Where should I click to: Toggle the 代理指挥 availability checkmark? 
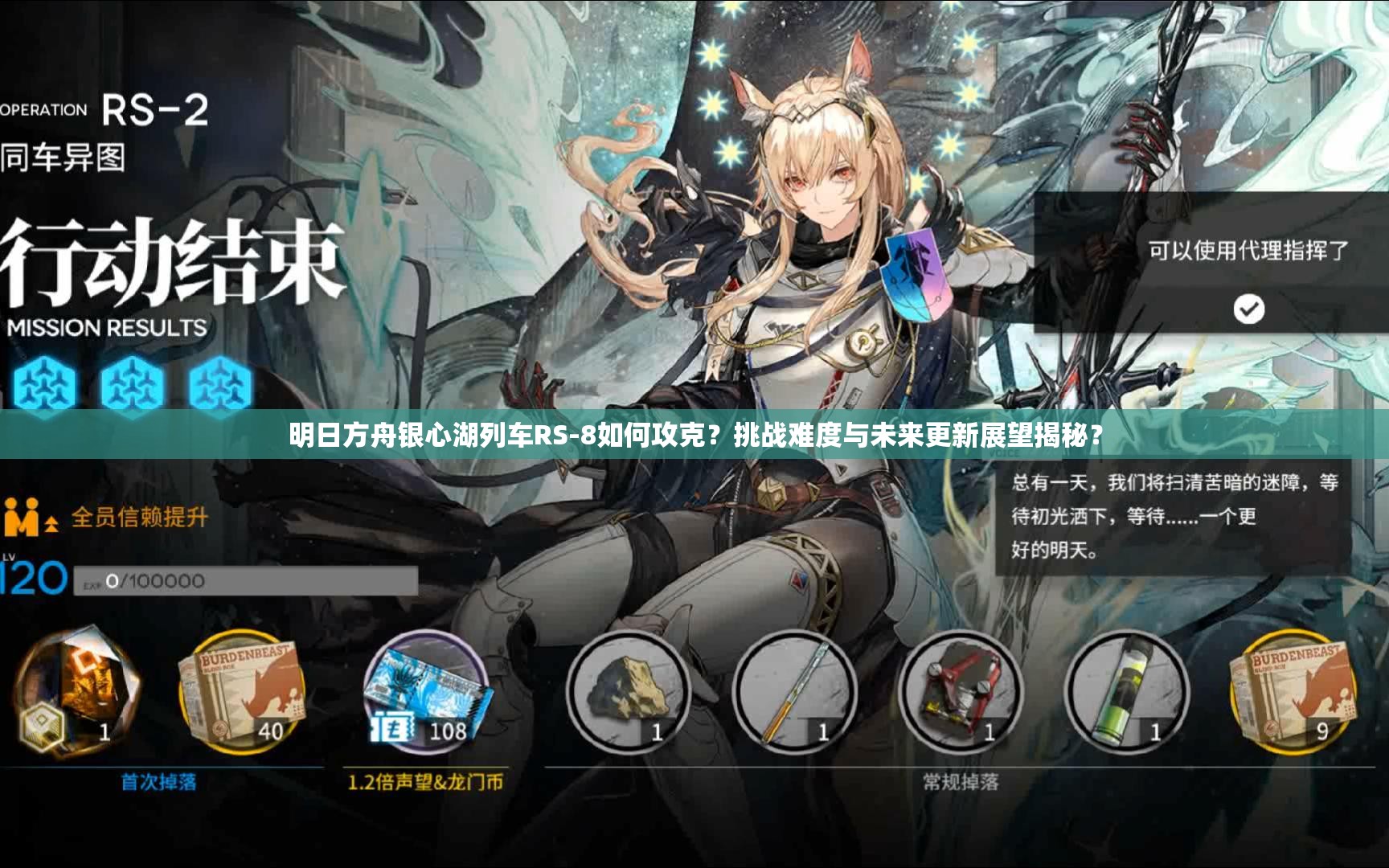(x=1248, y=309)
